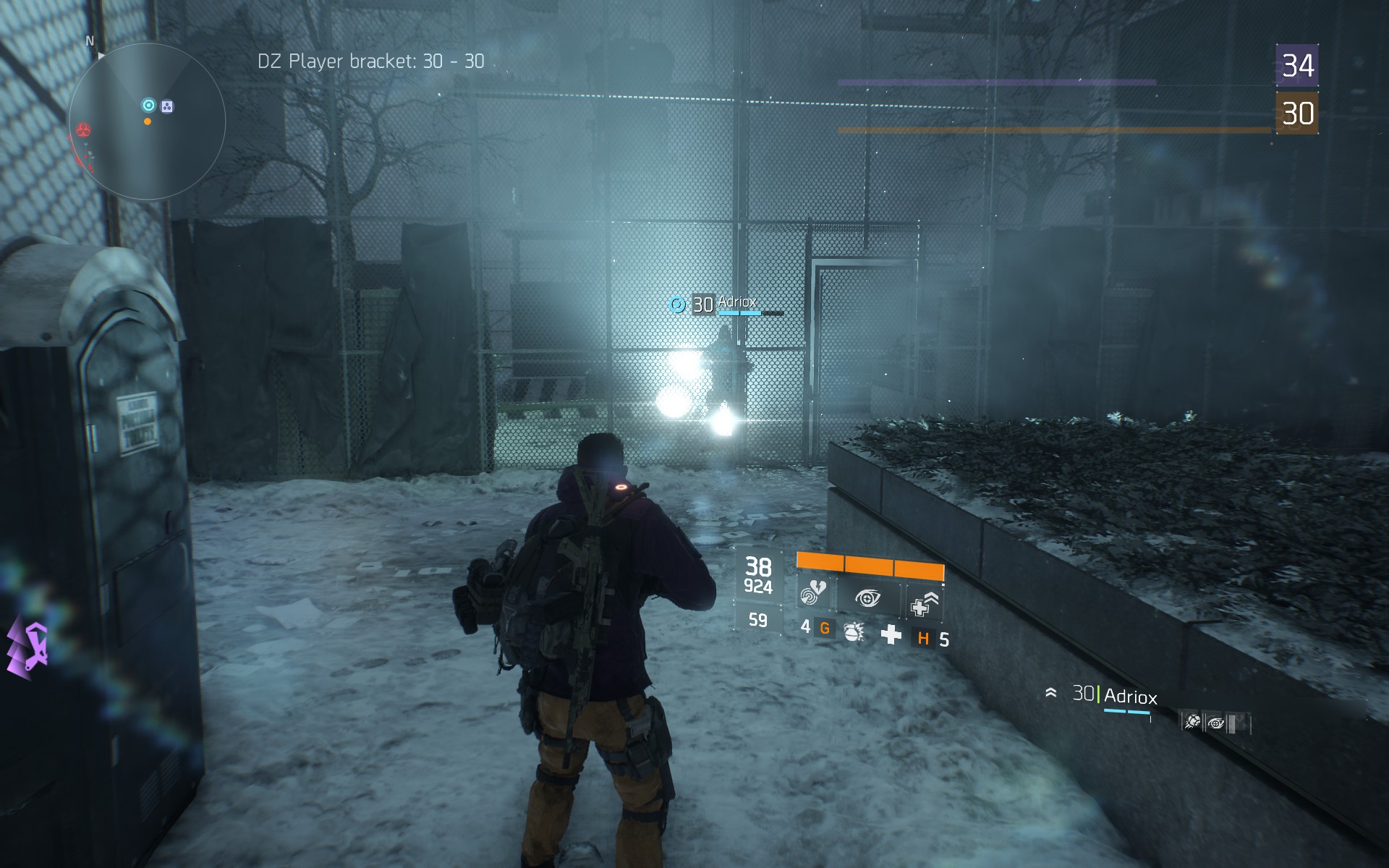Click the orange level 30 badge
The width and height of the screenshot is (1389, 868).
pos(1297,114)
